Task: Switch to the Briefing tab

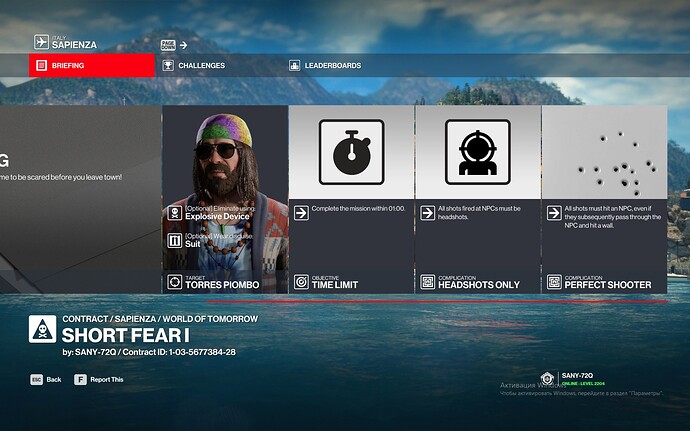Action: point(92,66)
